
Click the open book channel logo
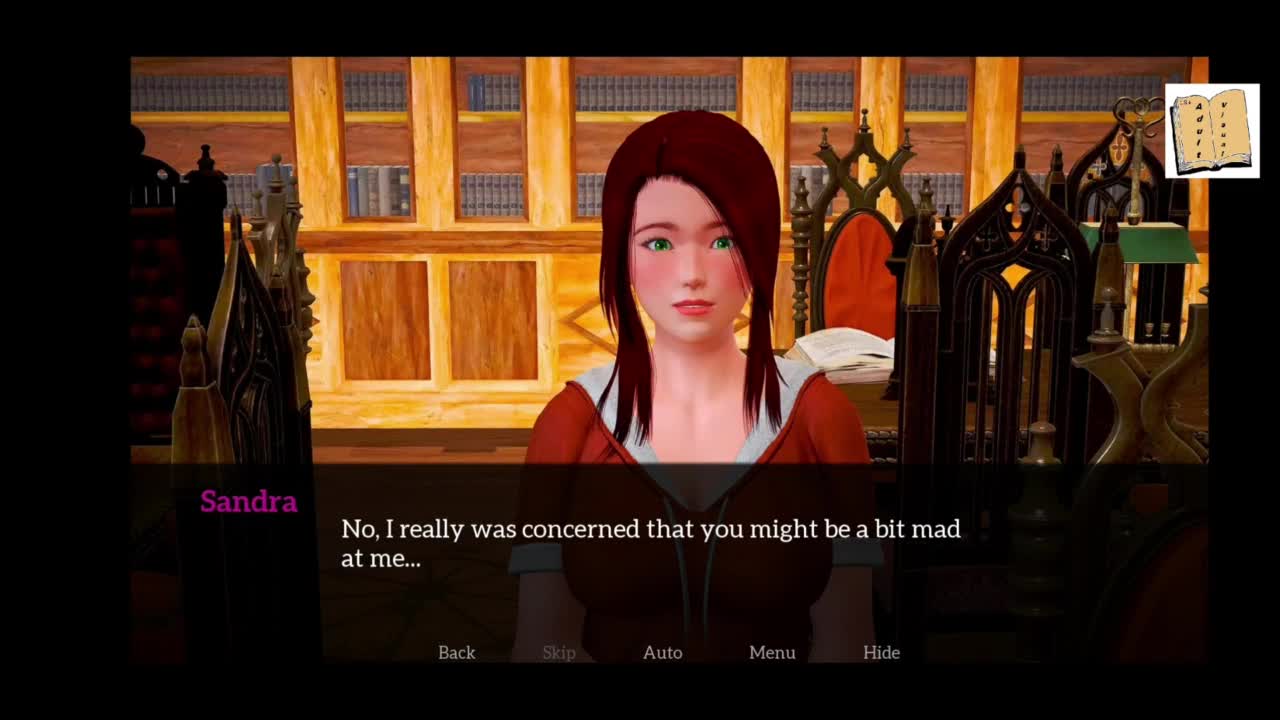point(1212,131)
